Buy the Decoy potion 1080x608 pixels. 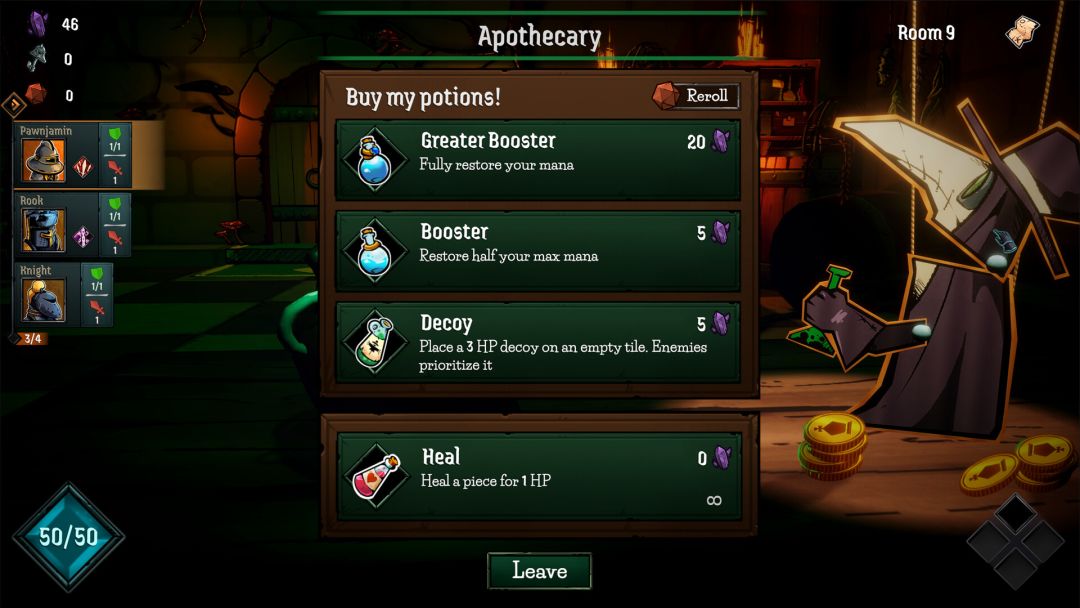tap(538, 343)
